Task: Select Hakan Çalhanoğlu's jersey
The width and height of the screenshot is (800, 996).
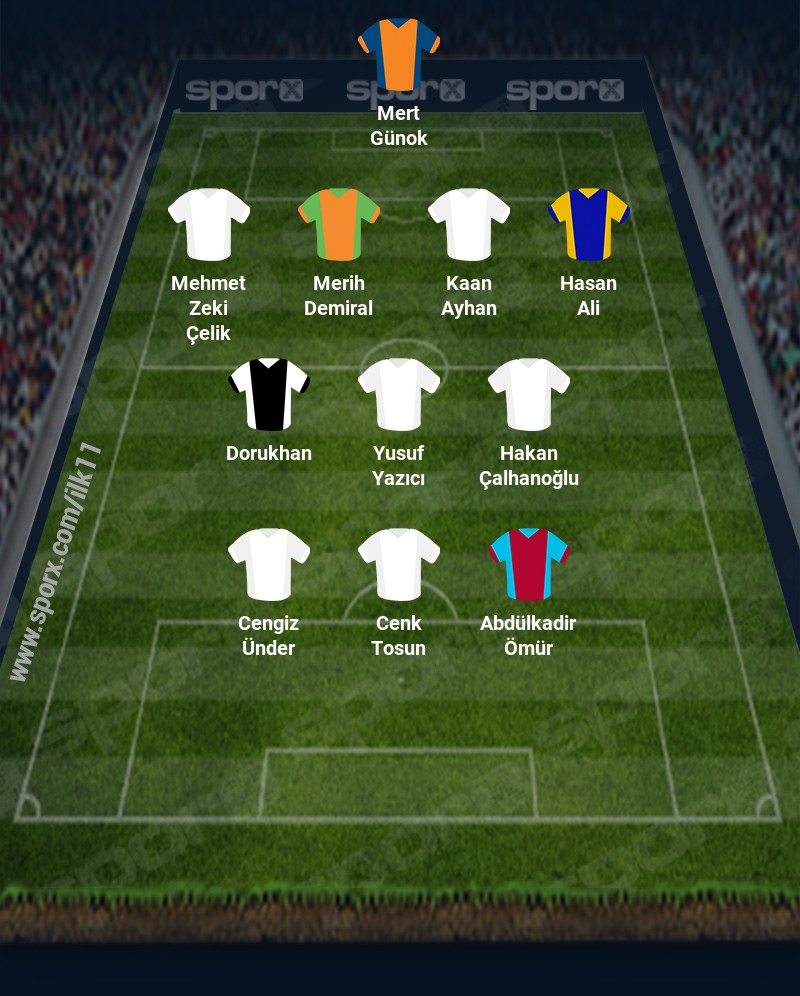Action: coord(529,394)
